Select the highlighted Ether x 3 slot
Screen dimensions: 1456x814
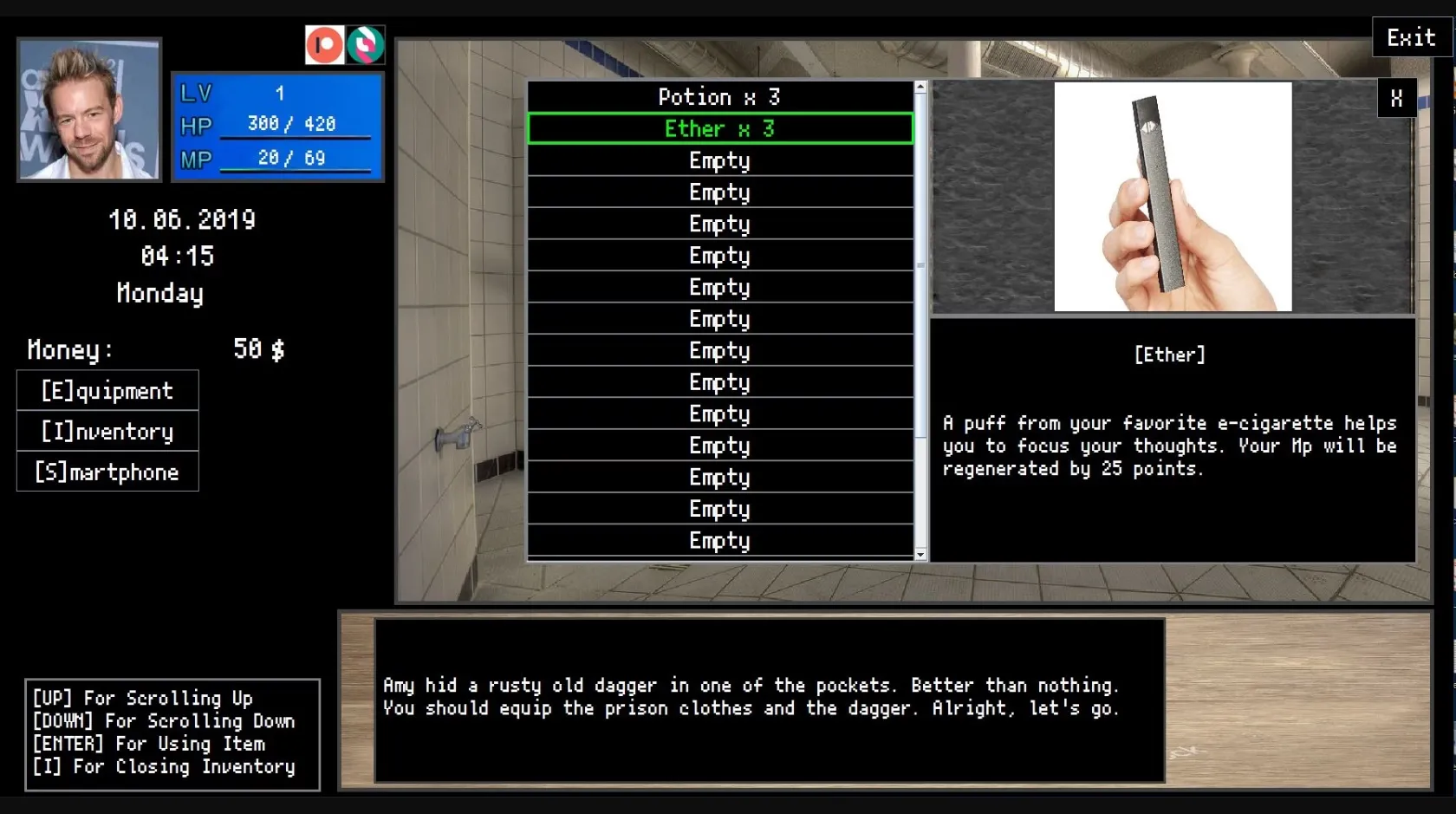click(x=720, y=128)
